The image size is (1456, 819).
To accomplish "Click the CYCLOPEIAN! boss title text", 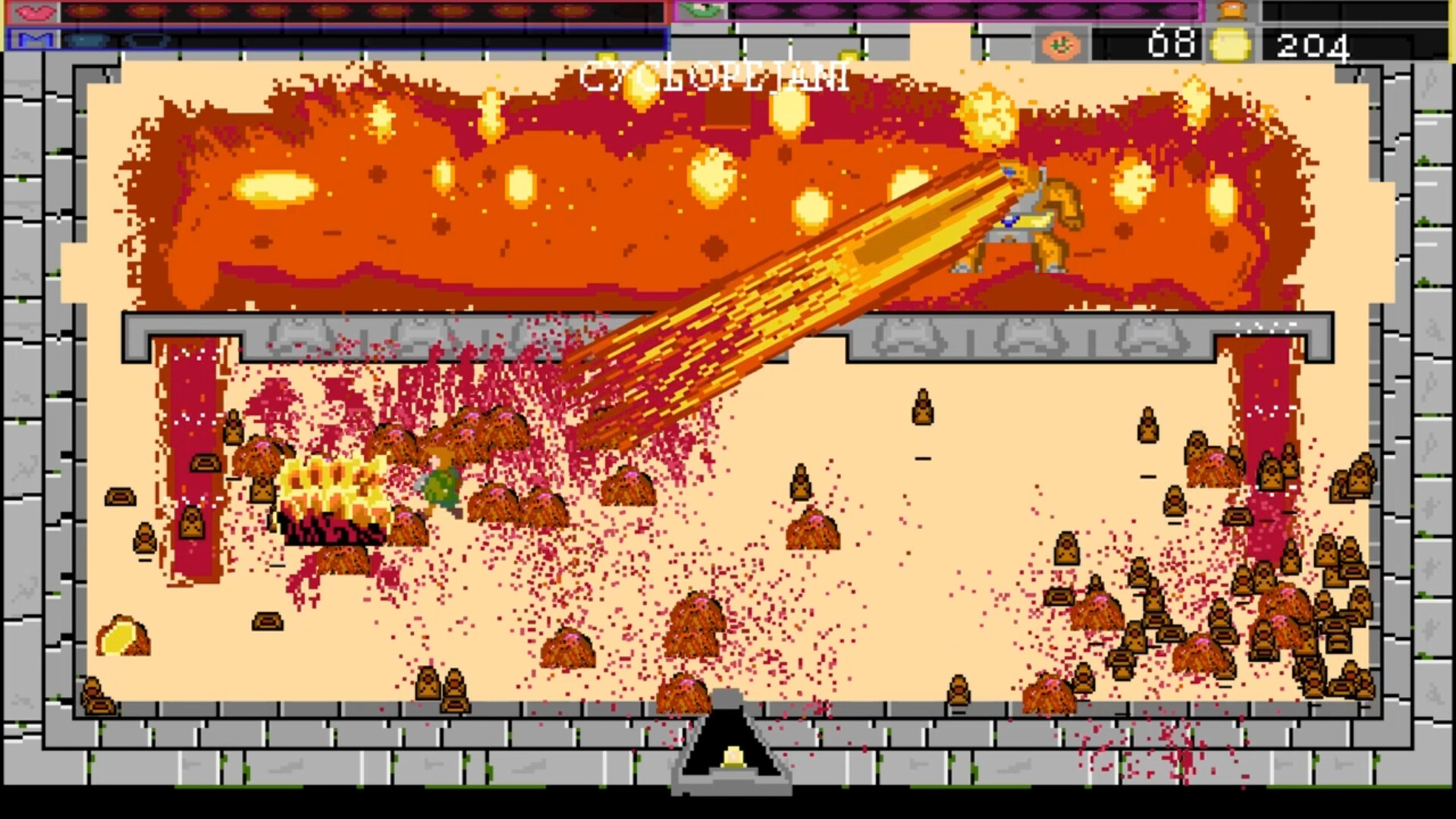I will pos(713,76).
